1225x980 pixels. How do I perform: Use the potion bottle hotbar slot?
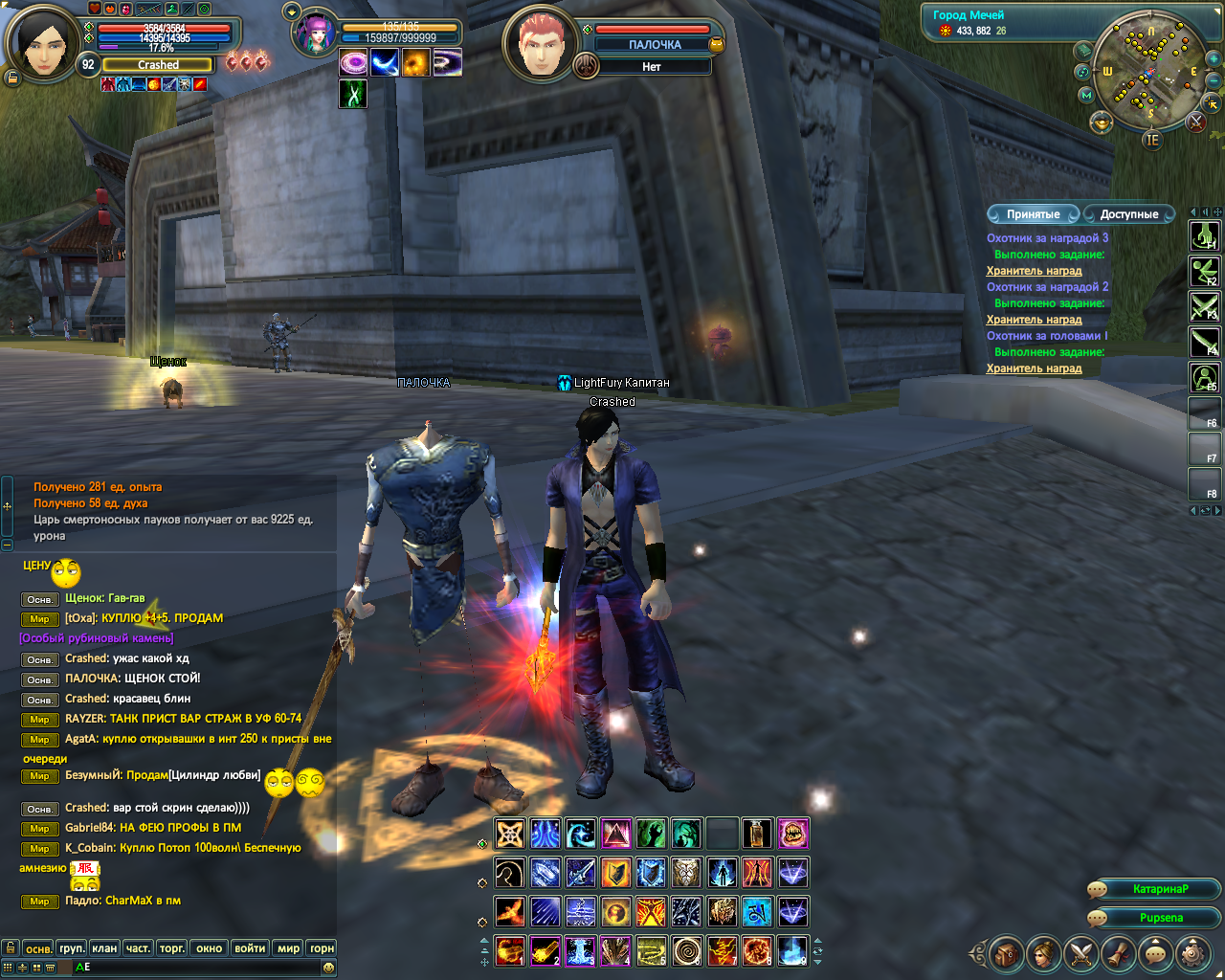pyautogui.click(x=757, y=834)
